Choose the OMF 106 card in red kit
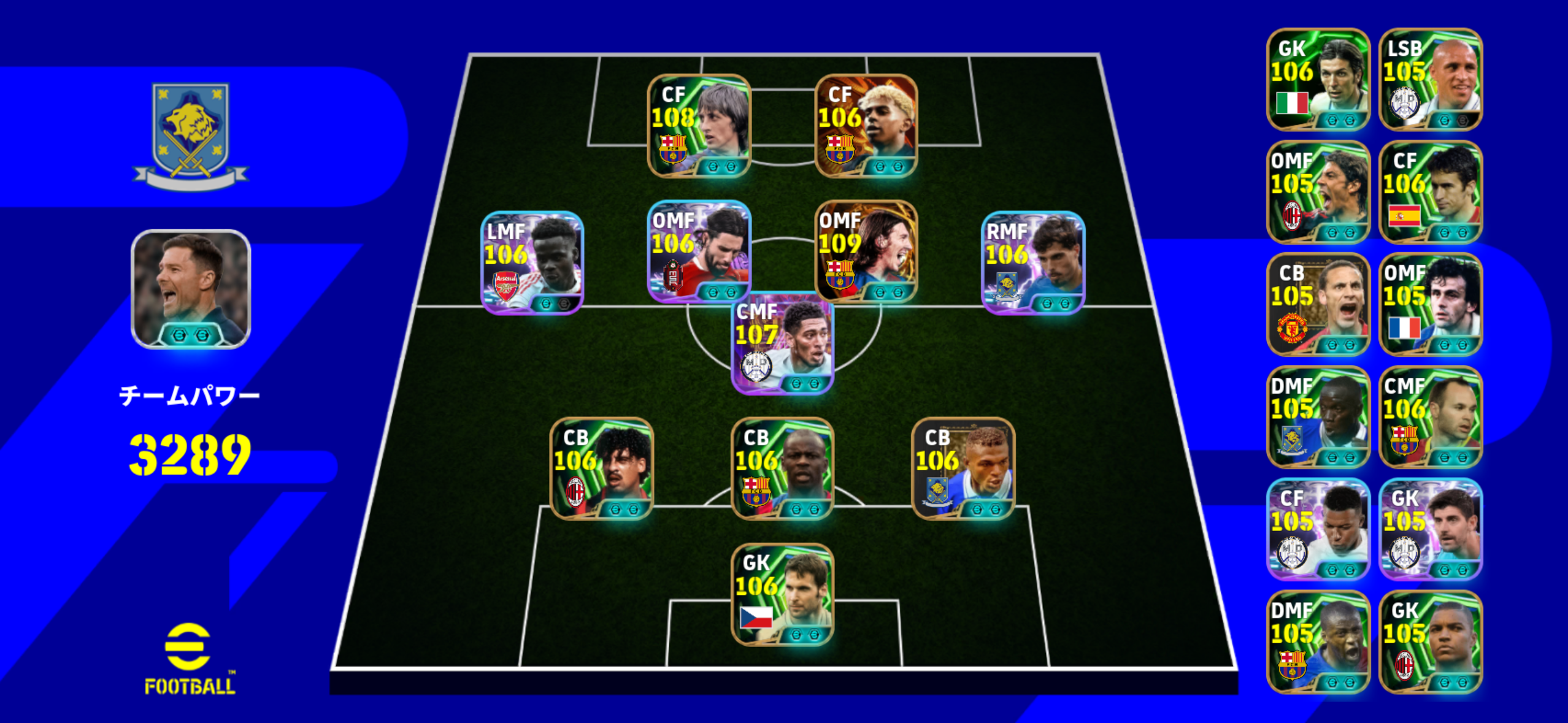The image size is (1568, 723). [x=699, y=251]
